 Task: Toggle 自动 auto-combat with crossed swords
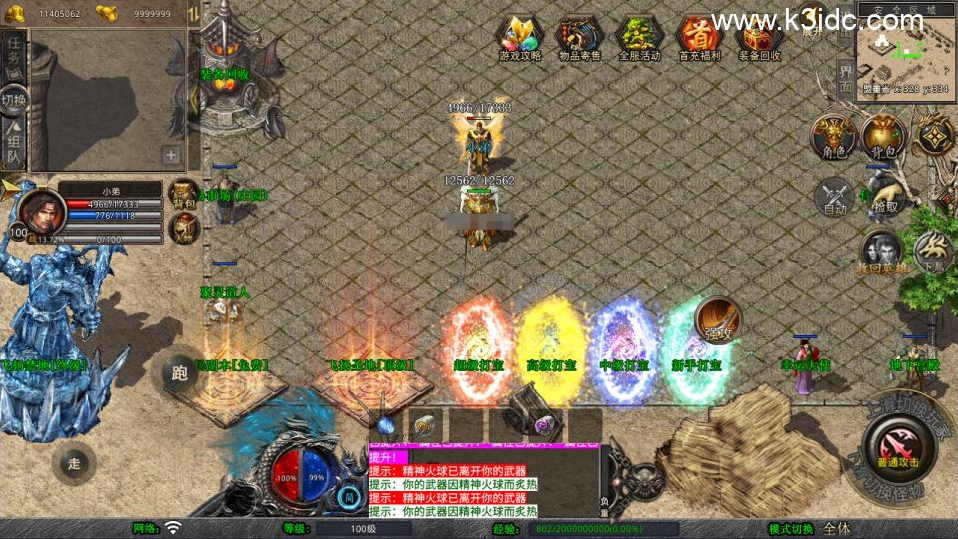coord(835,197)
